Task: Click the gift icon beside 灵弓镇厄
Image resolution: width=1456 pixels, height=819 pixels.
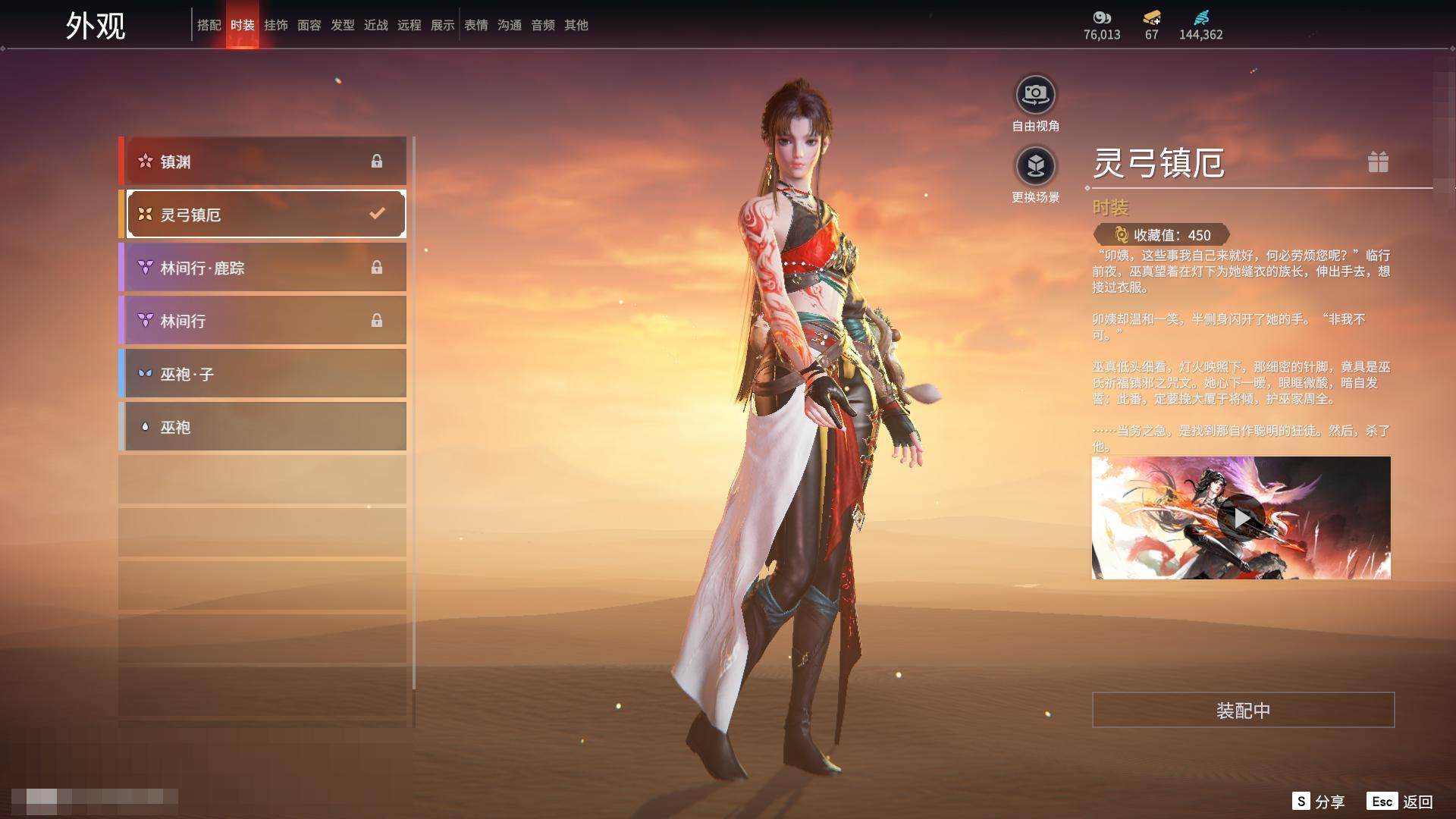Action: (x=1378, y=162)
